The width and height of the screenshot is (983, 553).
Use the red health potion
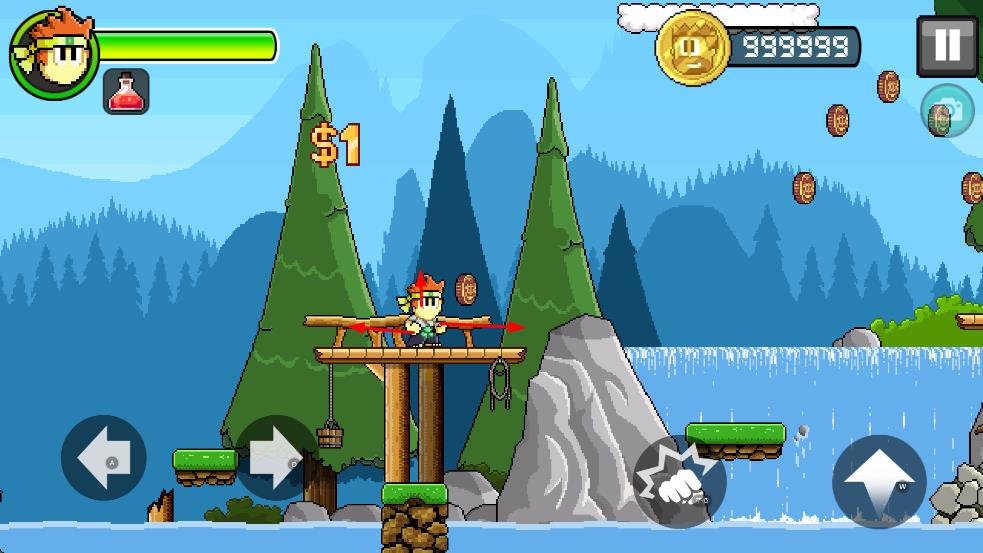(126, 92)
